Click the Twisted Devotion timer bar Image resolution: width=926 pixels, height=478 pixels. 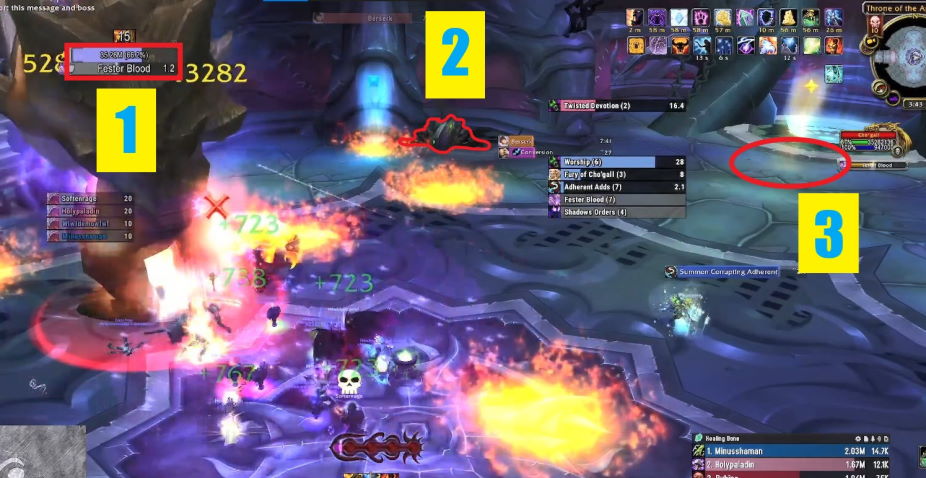click(x=617, y=105)
